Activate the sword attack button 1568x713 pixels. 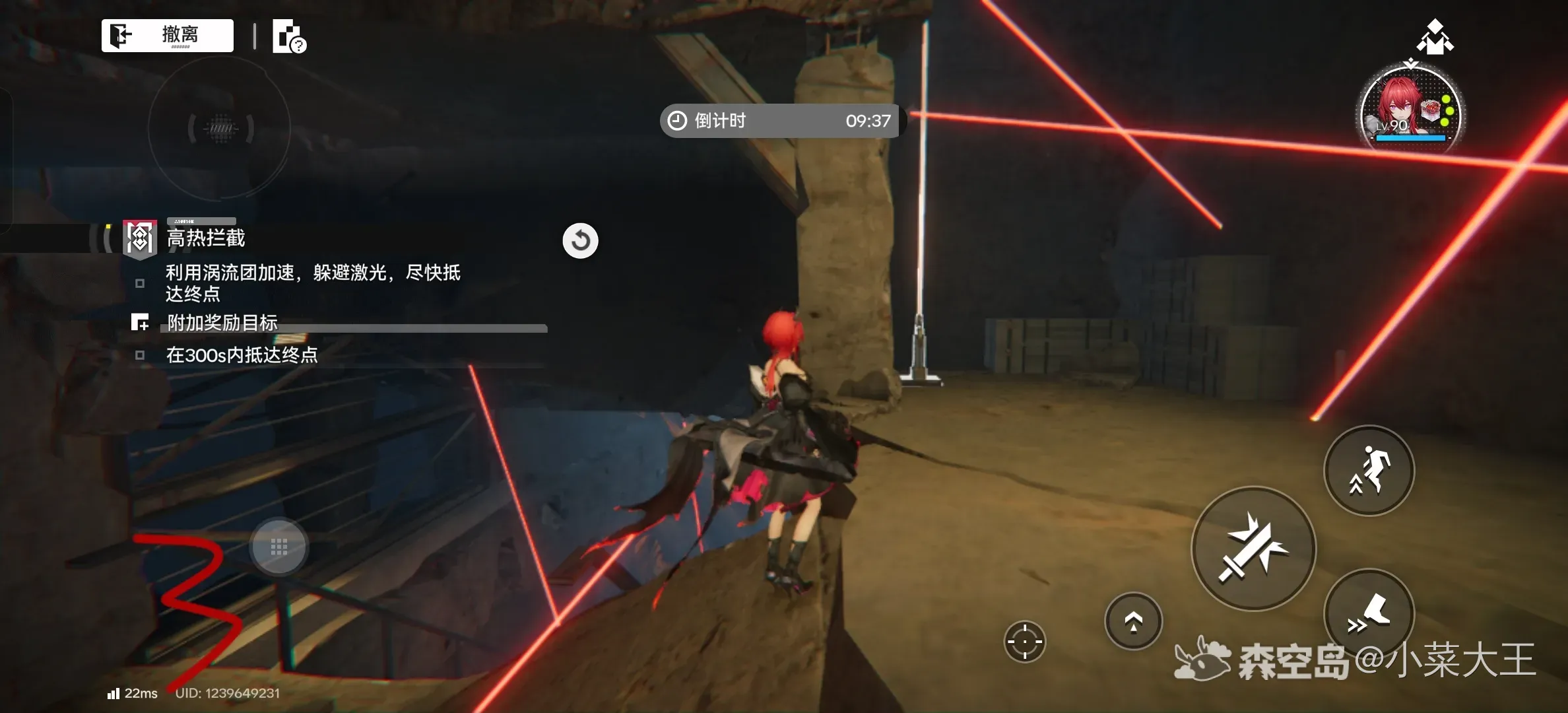pos(1253,548)
